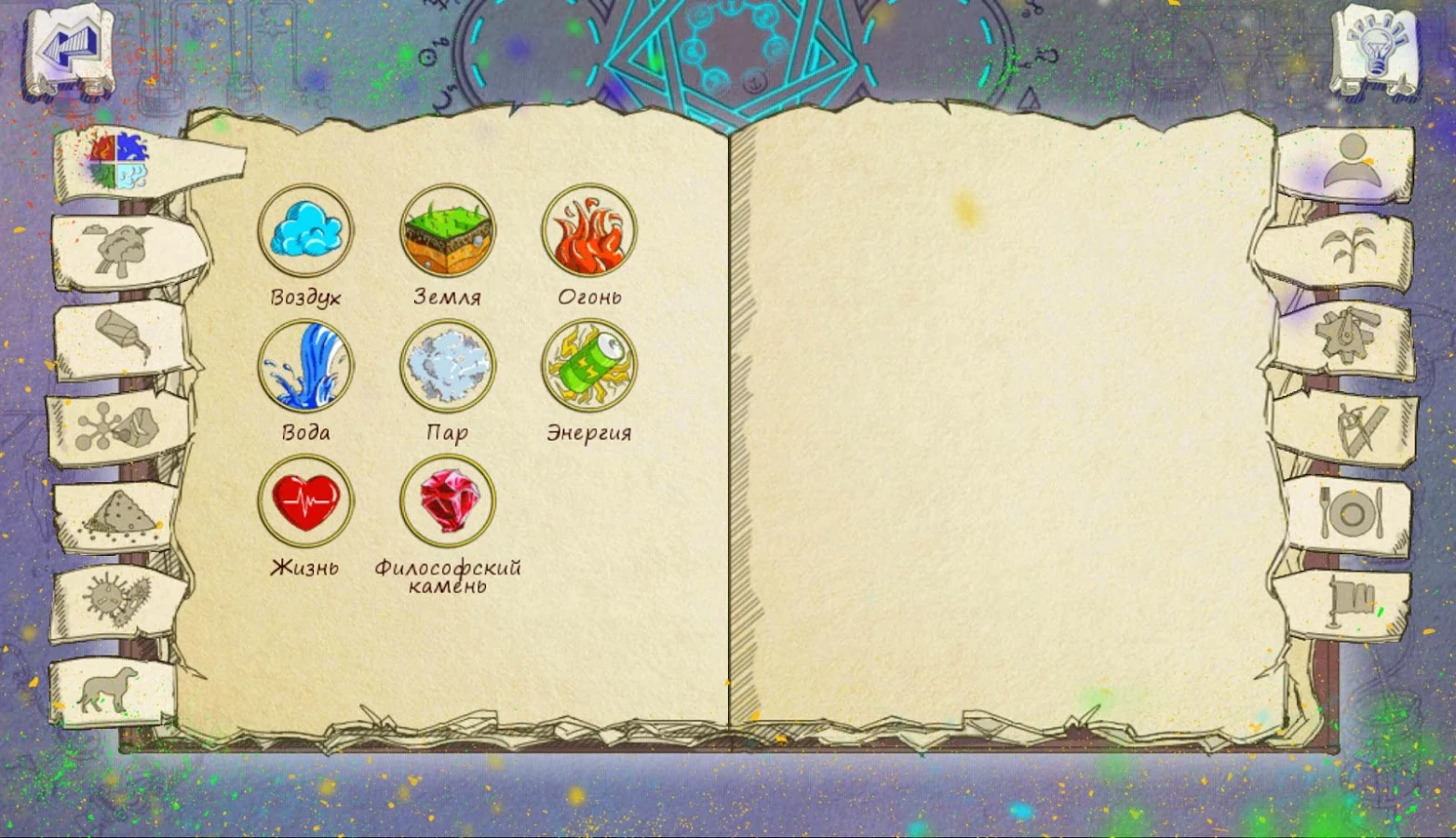Select the Вода (water) element
The image size is (1456, 838).
(305, 367)
